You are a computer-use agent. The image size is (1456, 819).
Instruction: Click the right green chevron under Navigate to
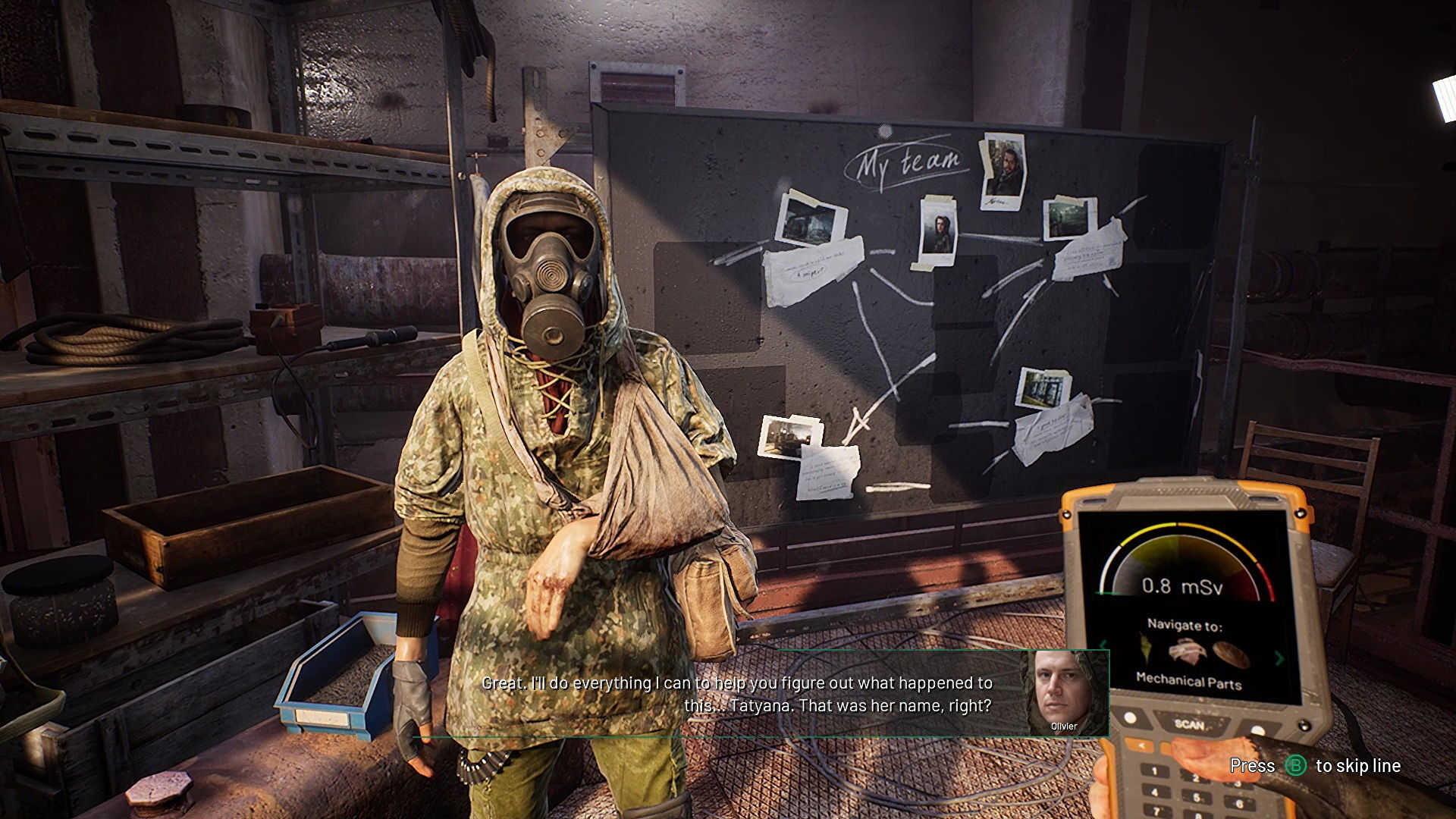point(1279,658)
